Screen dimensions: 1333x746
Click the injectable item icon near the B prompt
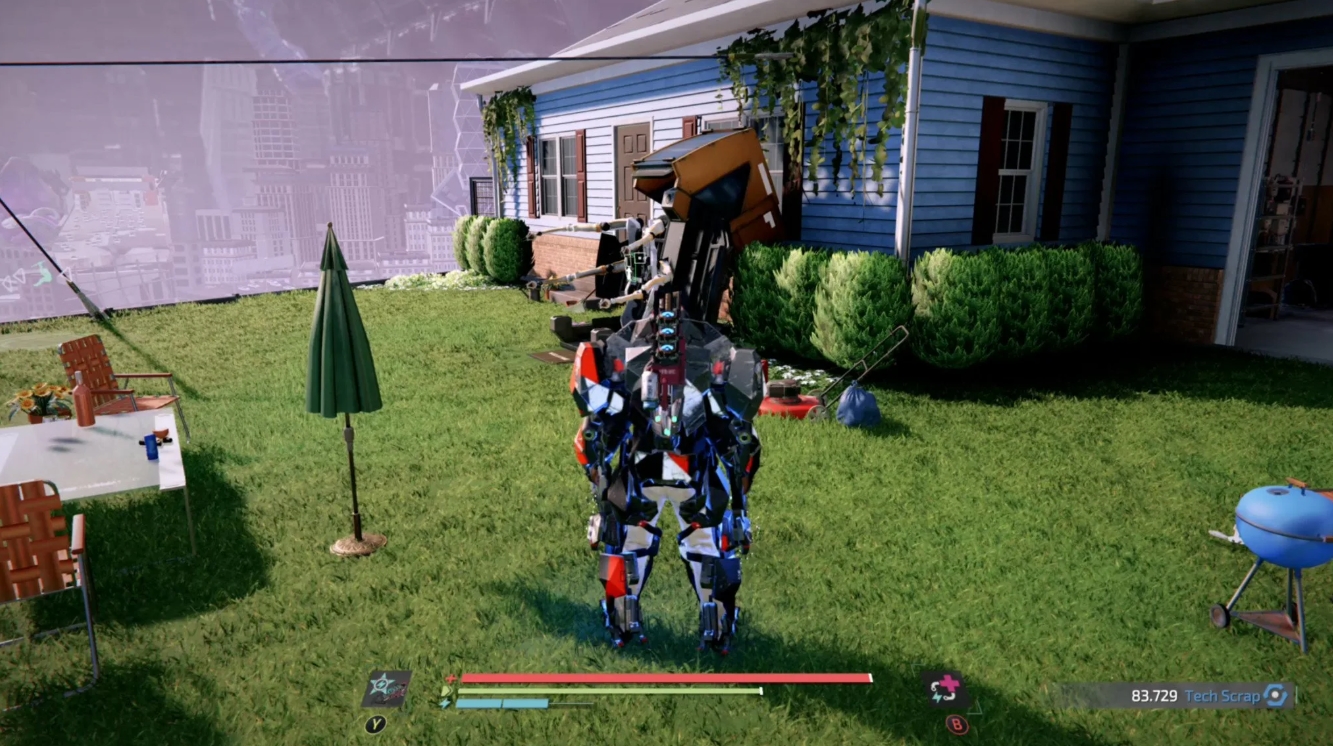coord(945,687)
